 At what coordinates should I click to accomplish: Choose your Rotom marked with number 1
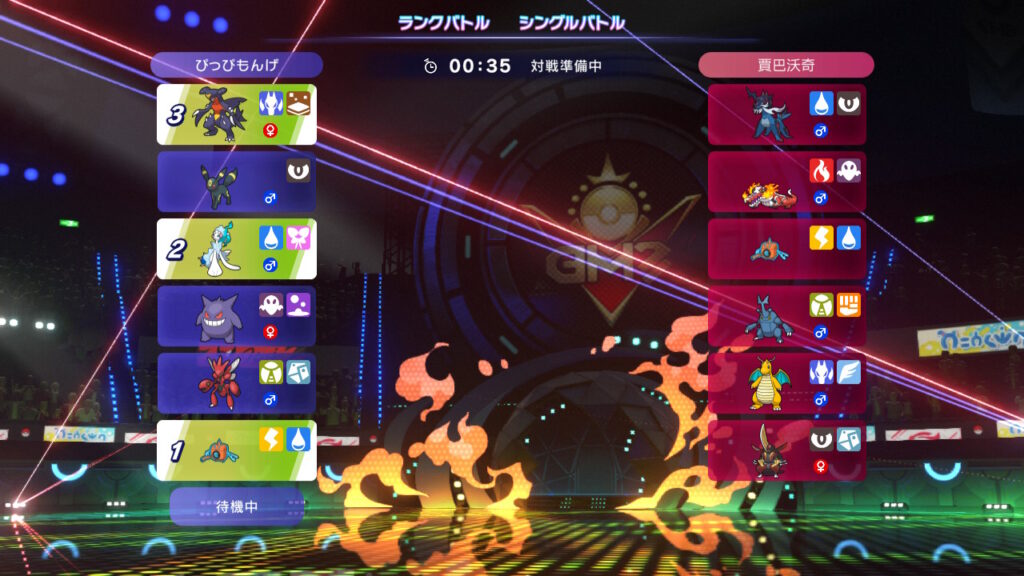[237, 450]
